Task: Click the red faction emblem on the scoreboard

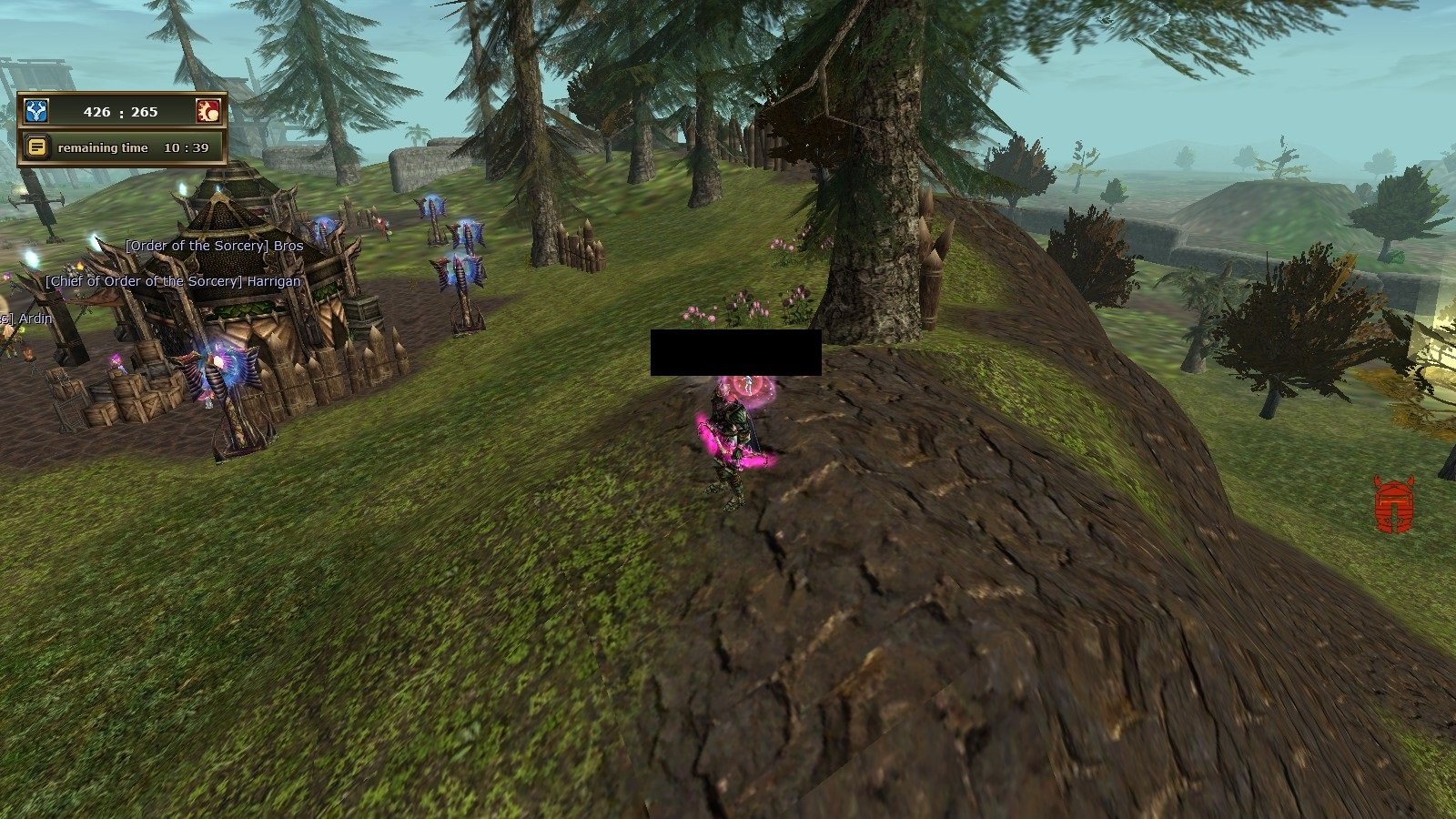Action: [x=210, y=111]
